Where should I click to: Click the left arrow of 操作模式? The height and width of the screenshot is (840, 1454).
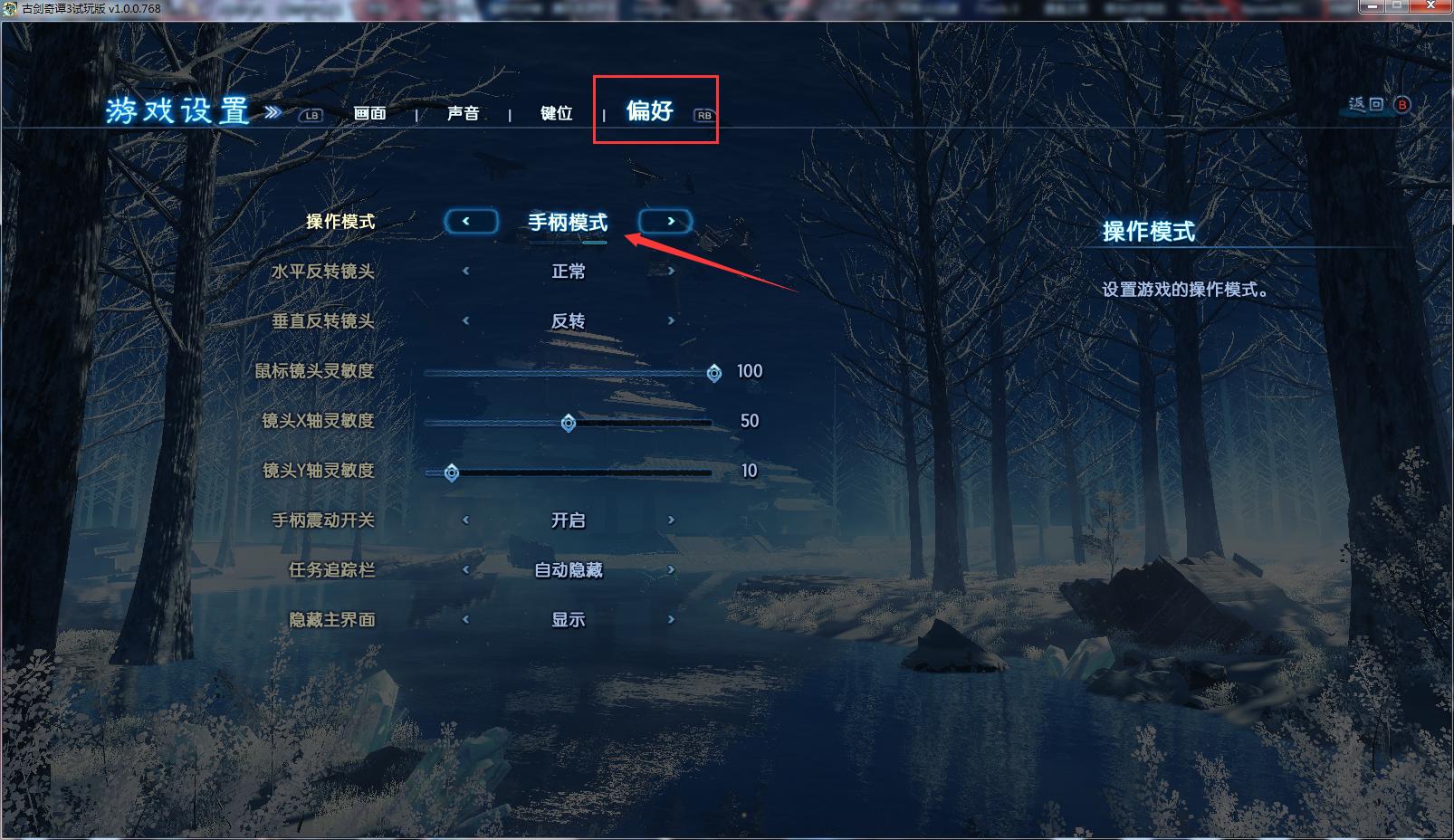[472, 221]
